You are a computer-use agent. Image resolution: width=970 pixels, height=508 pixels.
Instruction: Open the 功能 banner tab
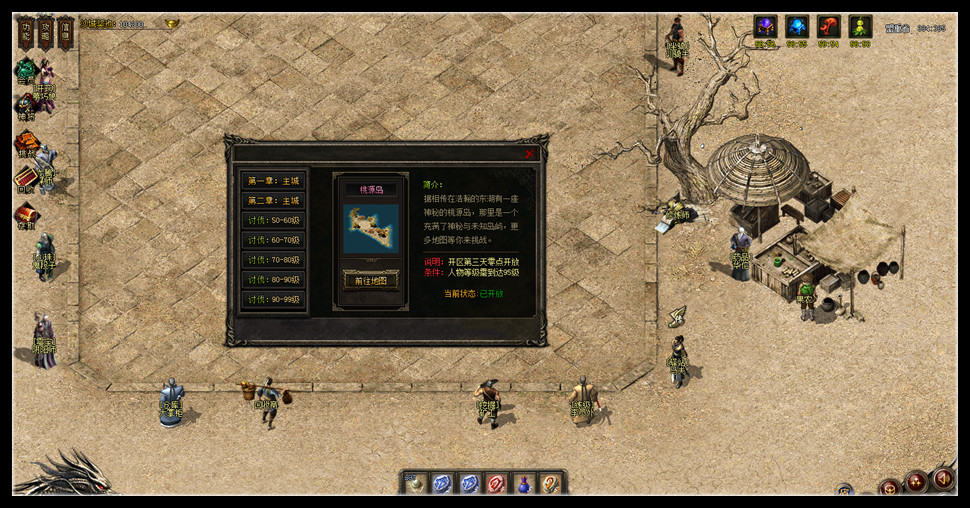[26, 32]
